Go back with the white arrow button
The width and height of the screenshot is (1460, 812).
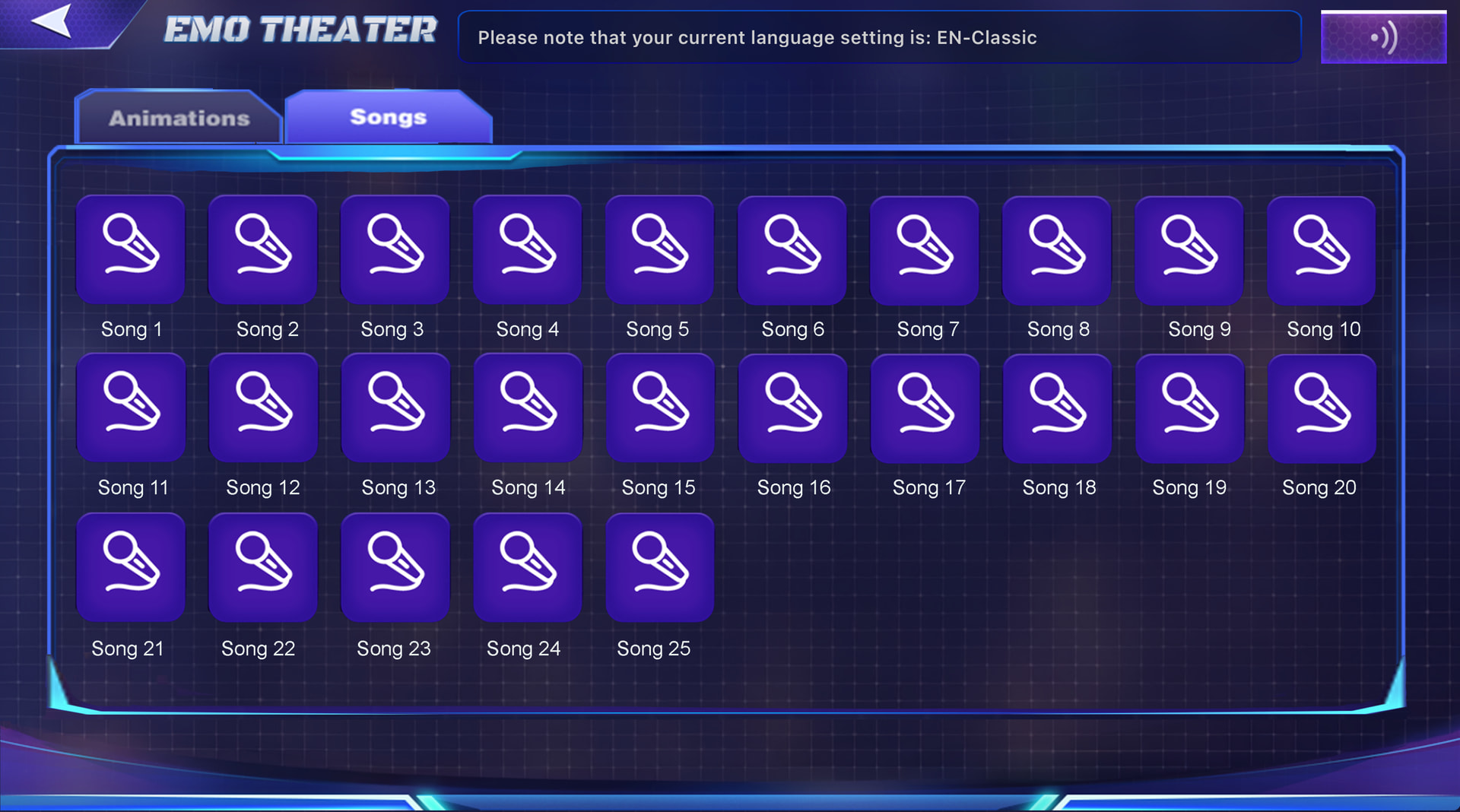pos(52,21)
